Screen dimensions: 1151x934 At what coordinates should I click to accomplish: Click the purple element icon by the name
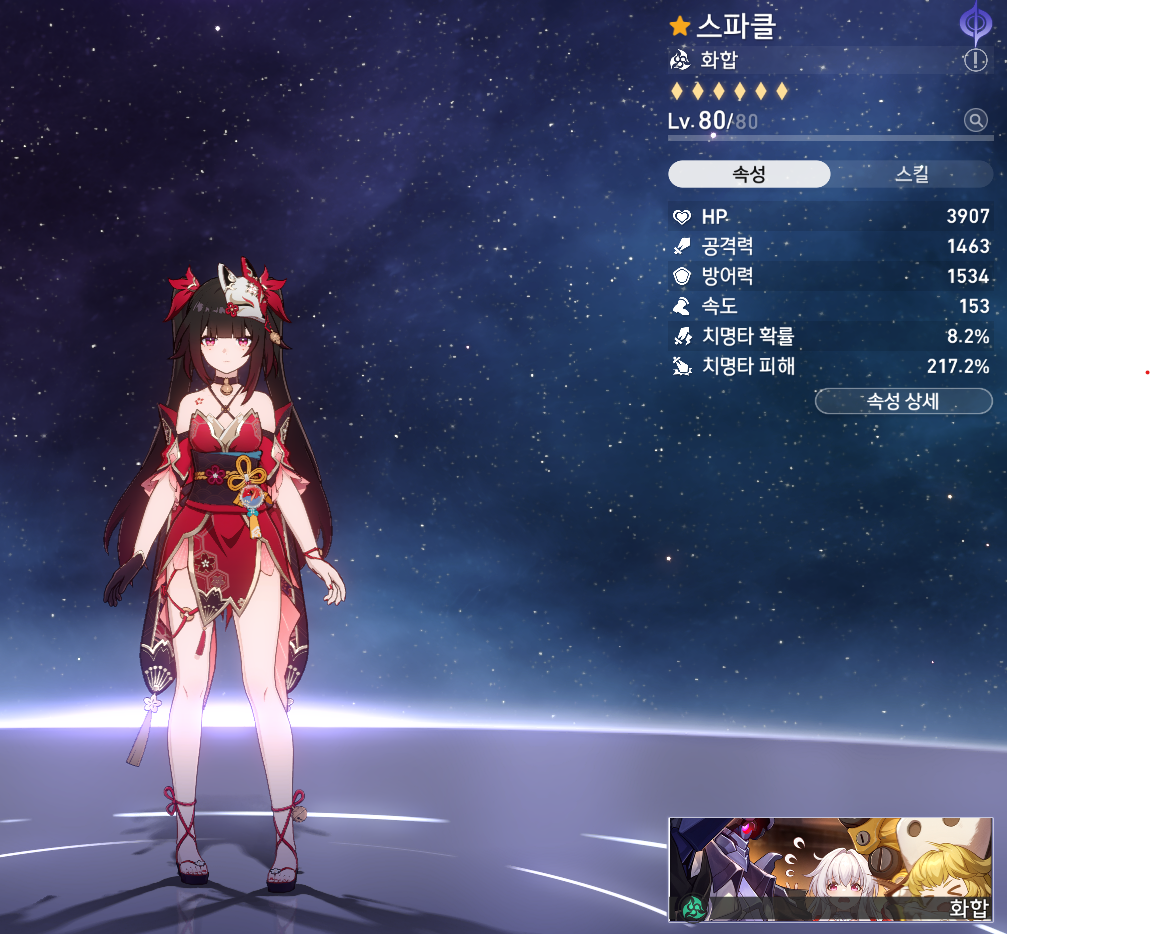[973, 23]
